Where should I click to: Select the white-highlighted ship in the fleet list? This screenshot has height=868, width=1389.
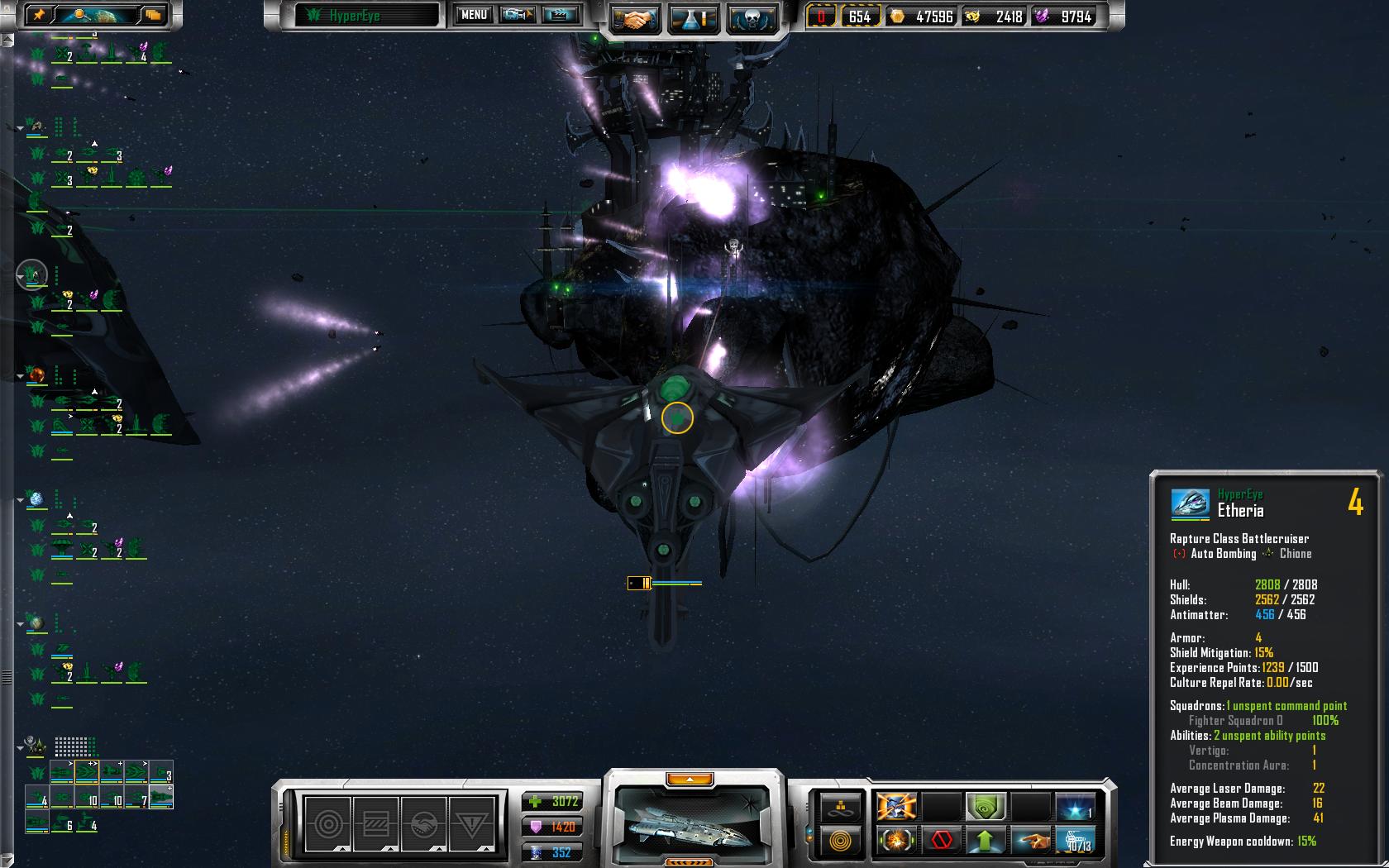(160, 797)
